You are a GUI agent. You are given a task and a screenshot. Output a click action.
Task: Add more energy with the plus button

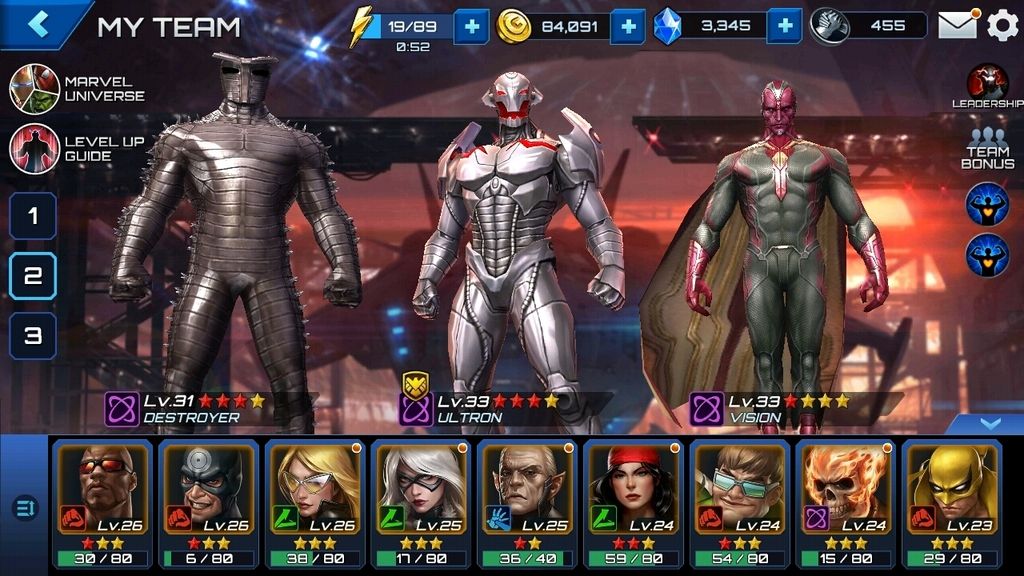click(471, 26)
